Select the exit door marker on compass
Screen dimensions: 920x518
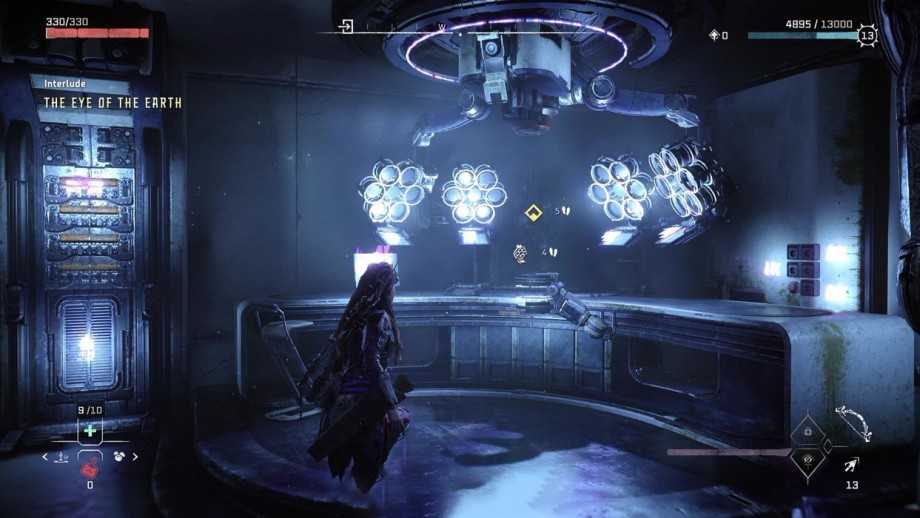click(x=346, y=27)
